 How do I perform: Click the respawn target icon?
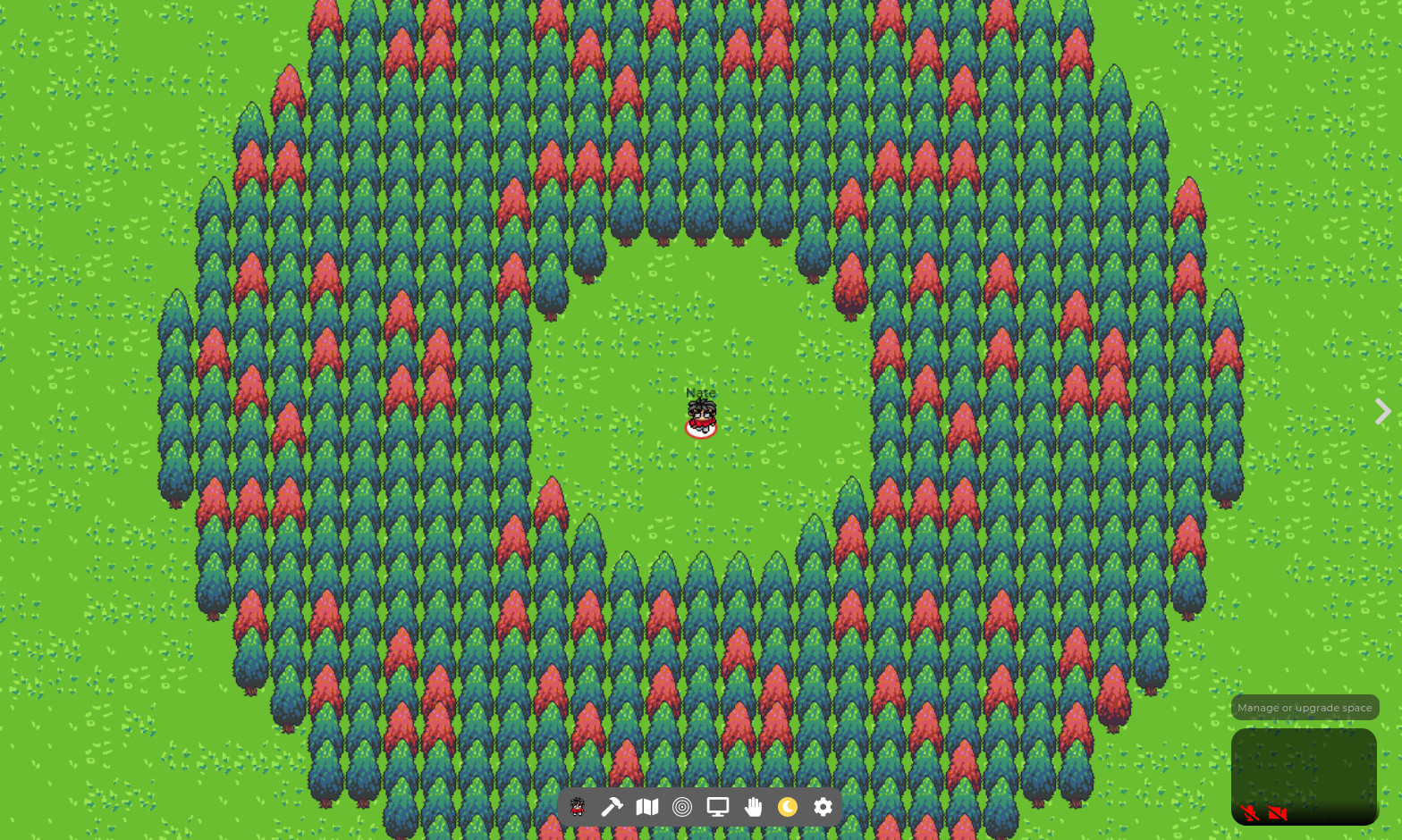682,807
